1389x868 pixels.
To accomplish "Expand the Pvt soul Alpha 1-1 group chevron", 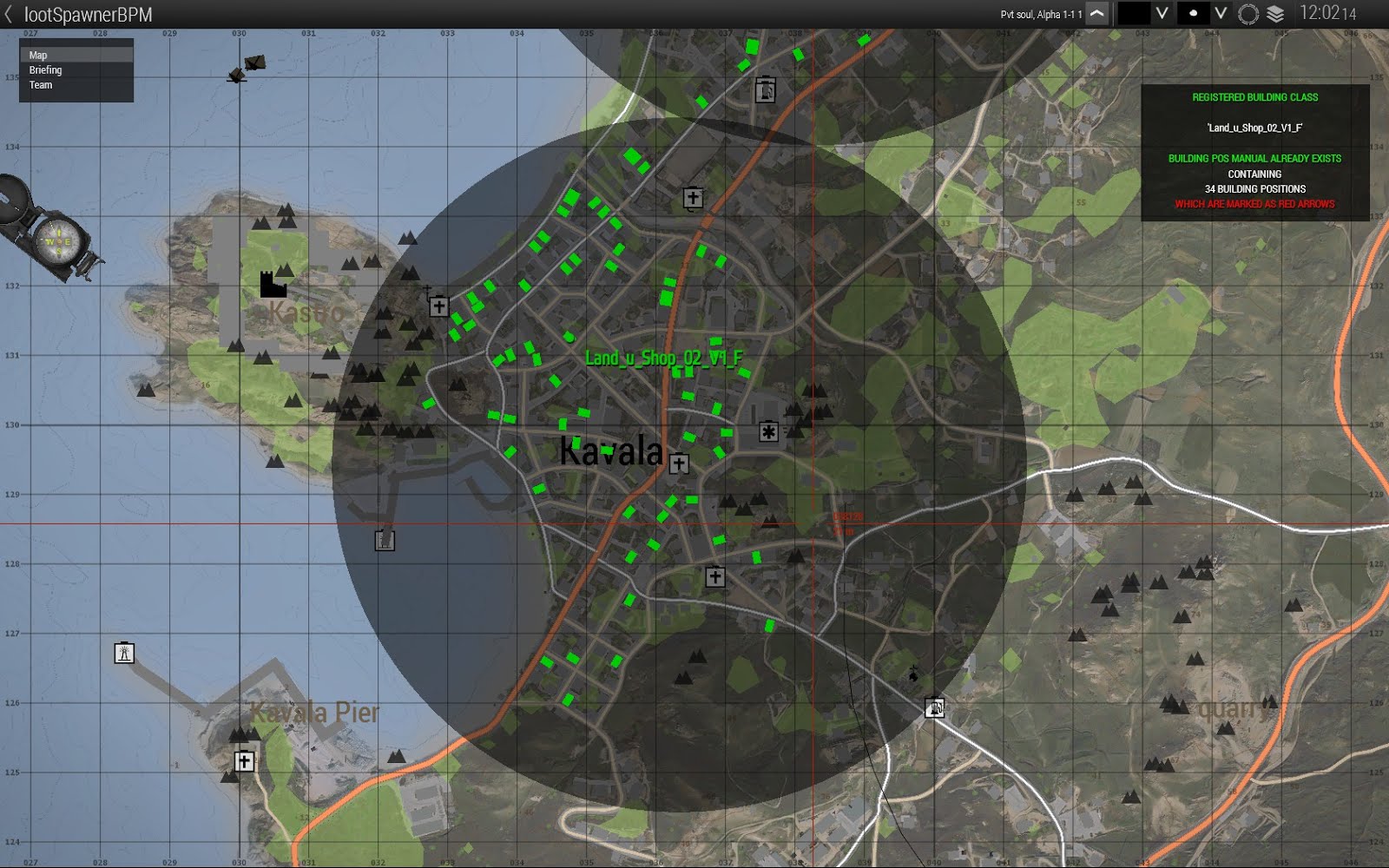I will [x=1096, y=14].
